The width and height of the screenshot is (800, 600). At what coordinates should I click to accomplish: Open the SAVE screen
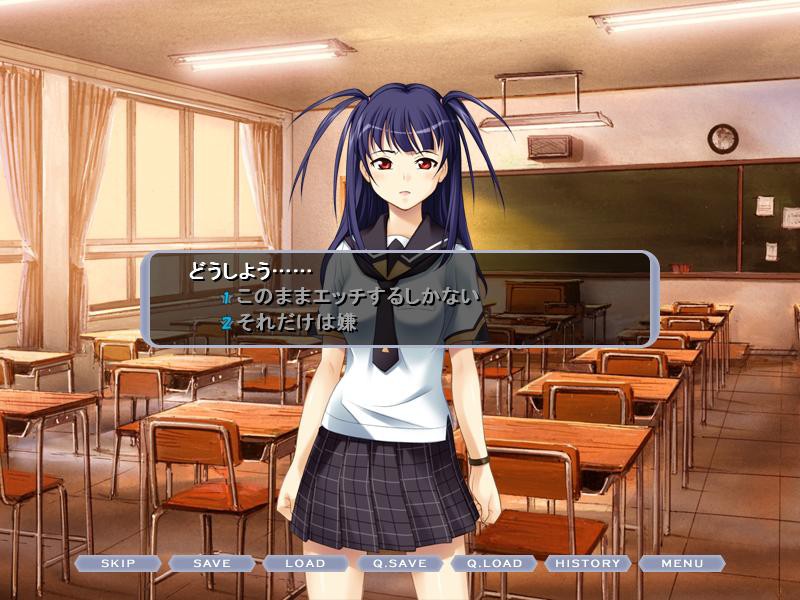click(x=212, y=563)
